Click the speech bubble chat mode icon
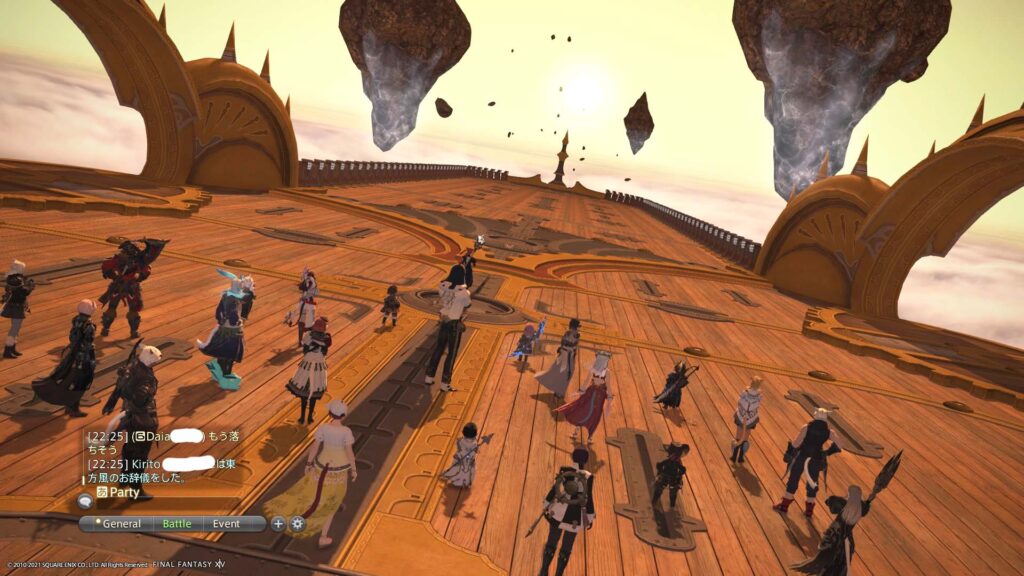1024x576 pixels. pos(86,502)
